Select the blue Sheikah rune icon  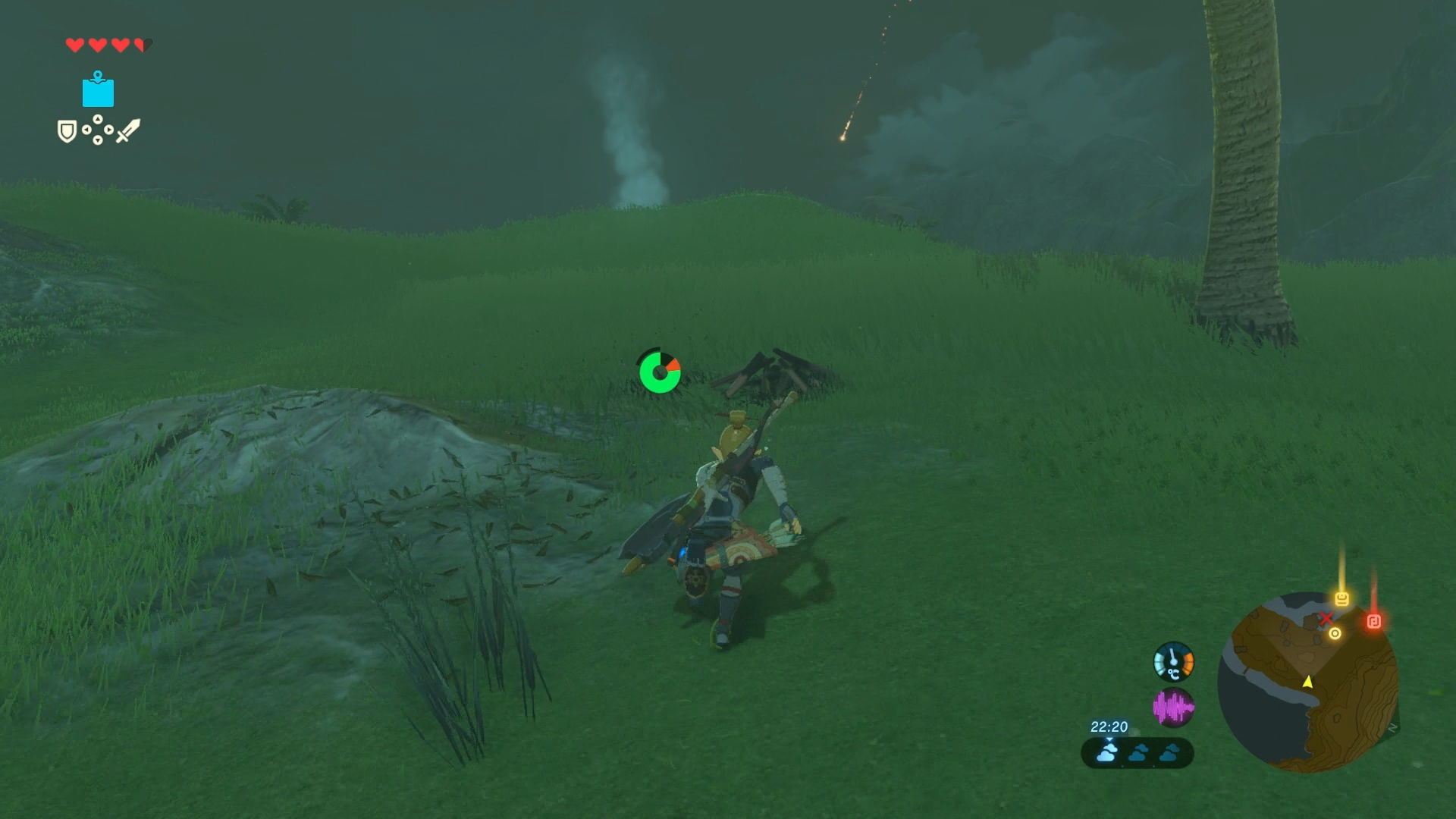point(97,91)
